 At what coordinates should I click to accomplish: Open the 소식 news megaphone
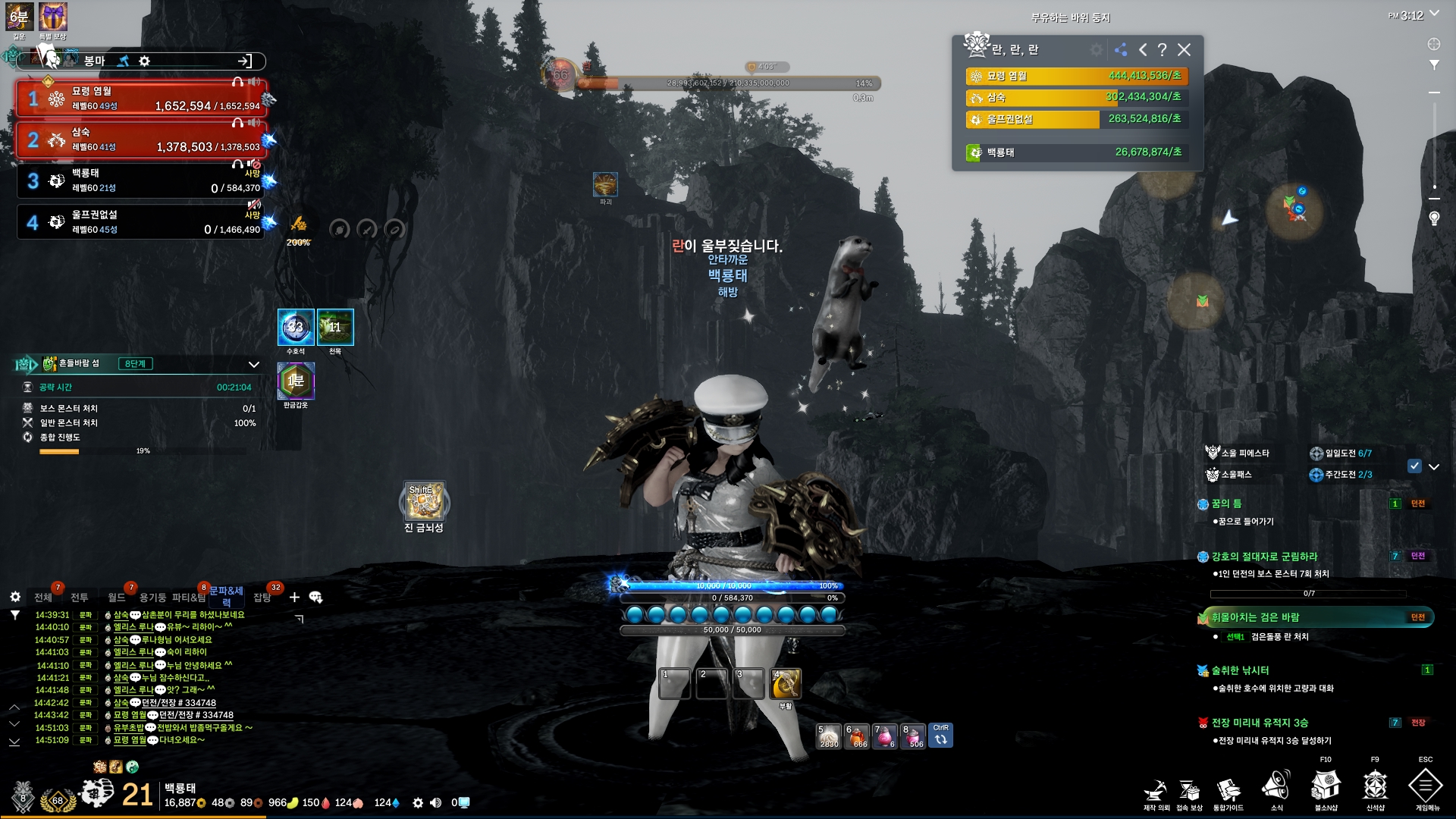tap(1276, 786)
